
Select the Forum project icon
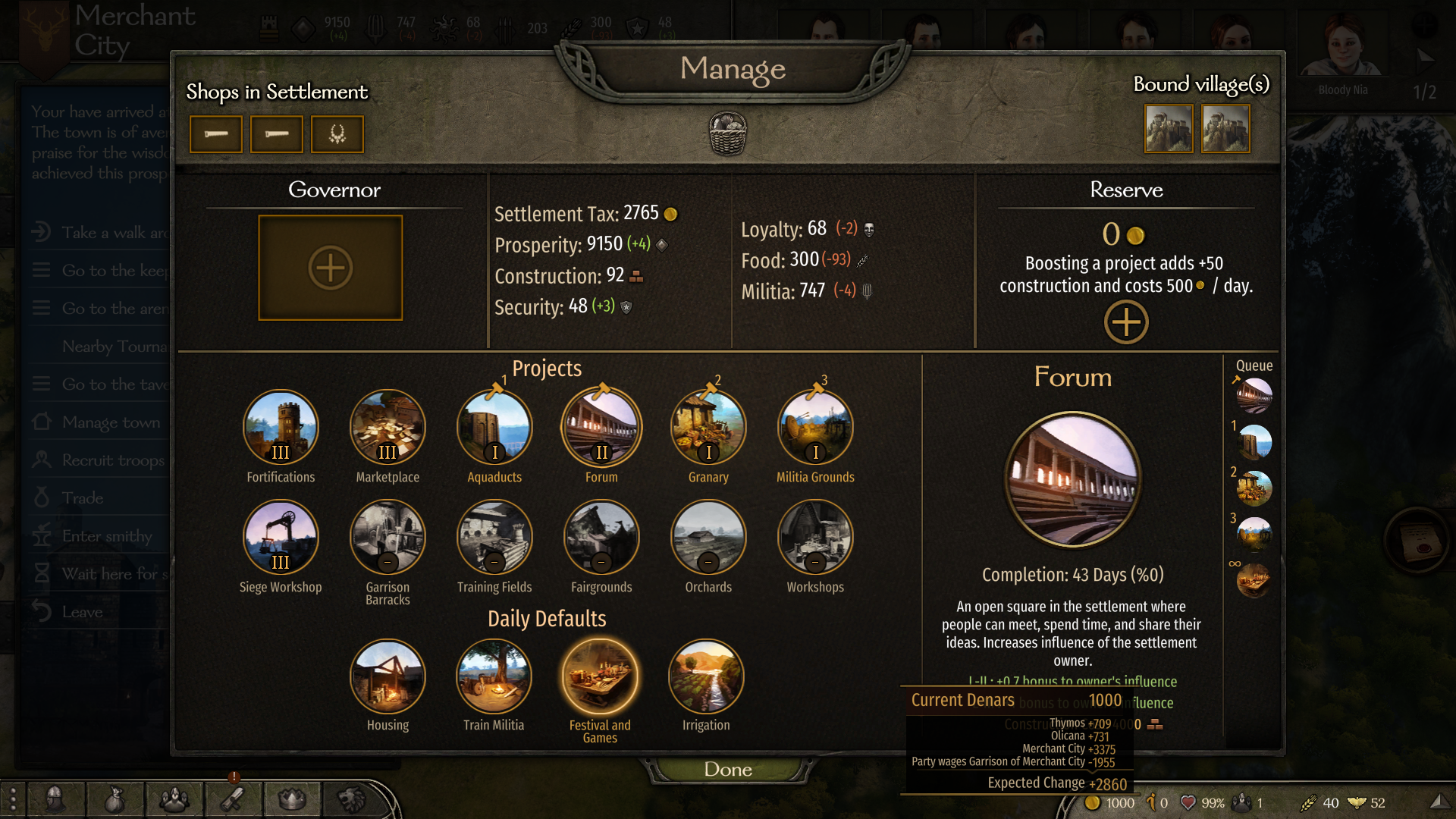coord(601,428)
